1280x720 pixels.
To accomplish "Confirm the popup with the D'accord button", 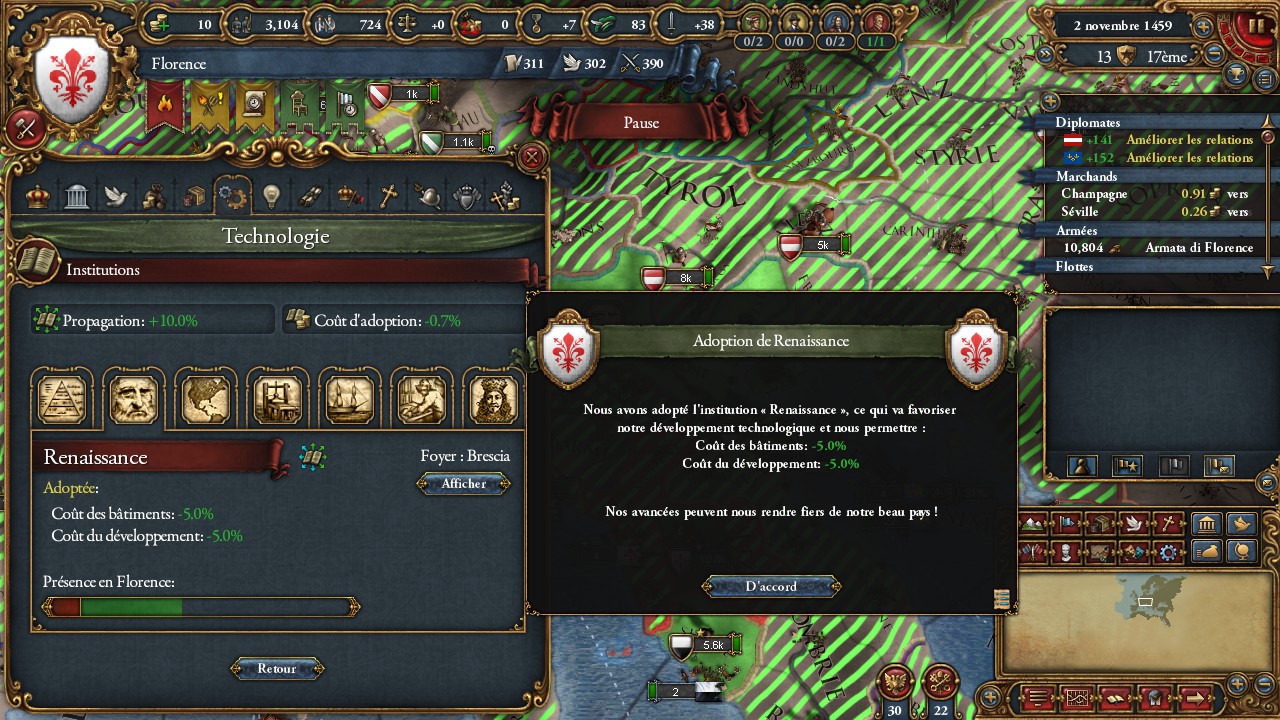I will click(771, 586).
